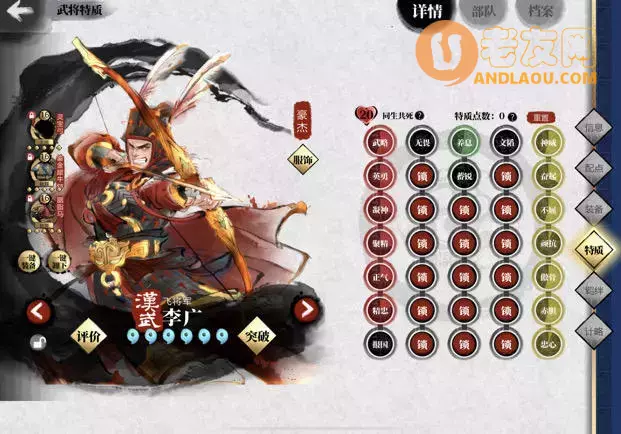Select the 特质 side tab
The height and width of the screenshot is (434, 621).
click(x=594, y=251)
